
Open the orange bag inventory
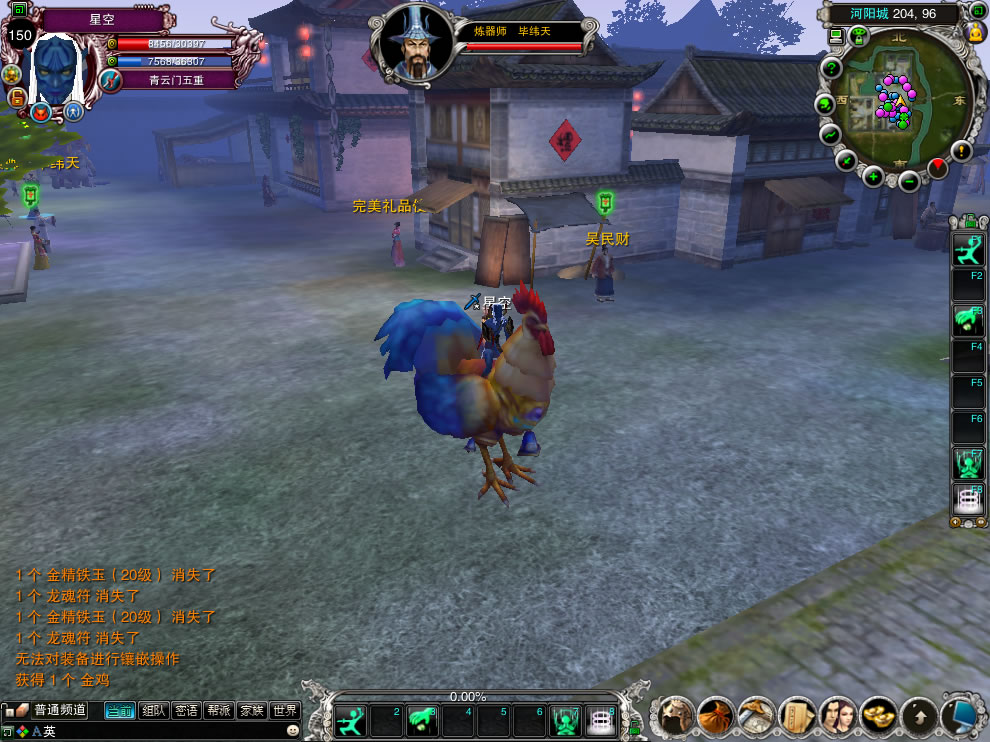tap(716, 716)
